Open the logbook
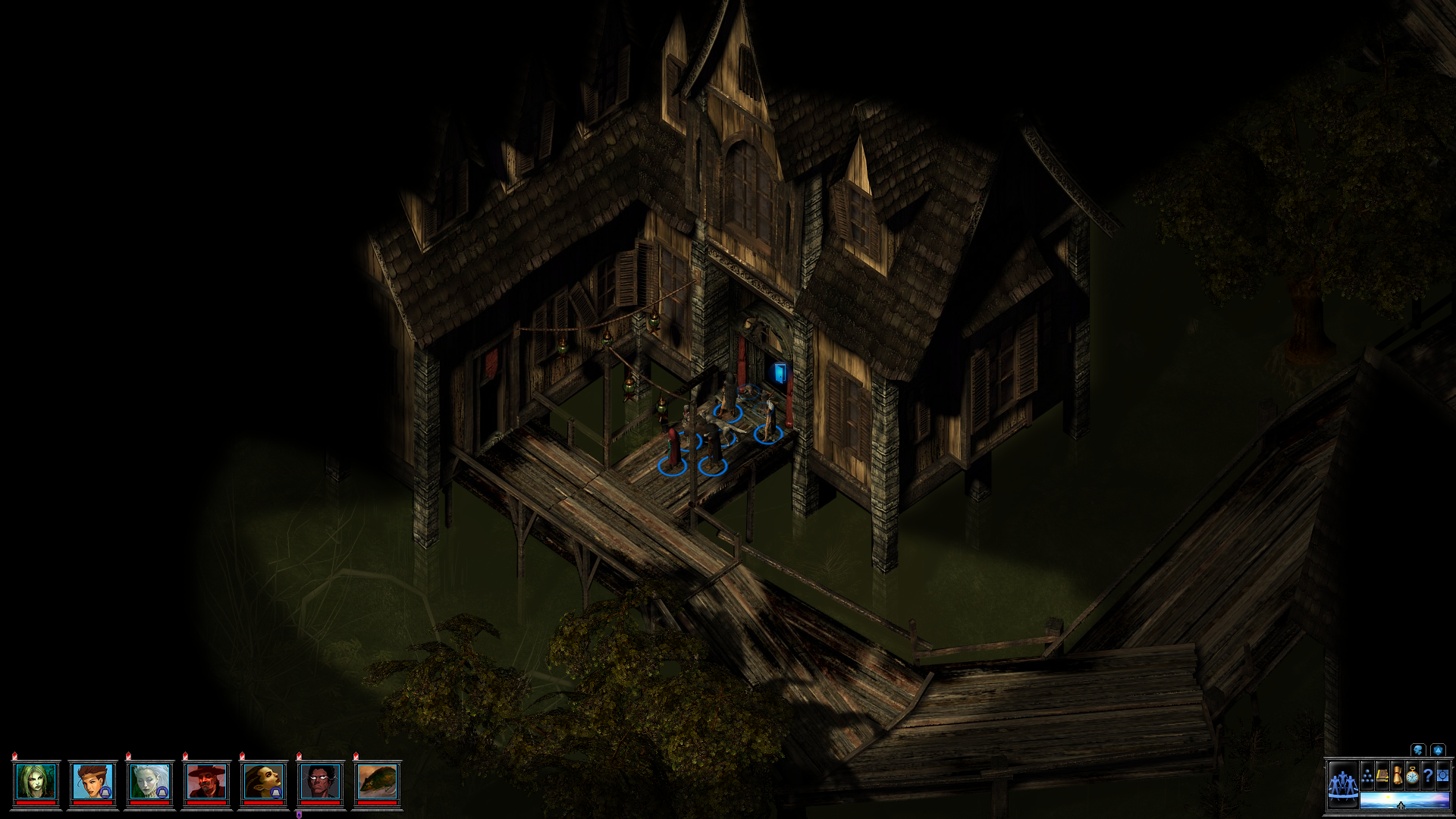This screenshot has width=1456, height=819. (1382, 775)
